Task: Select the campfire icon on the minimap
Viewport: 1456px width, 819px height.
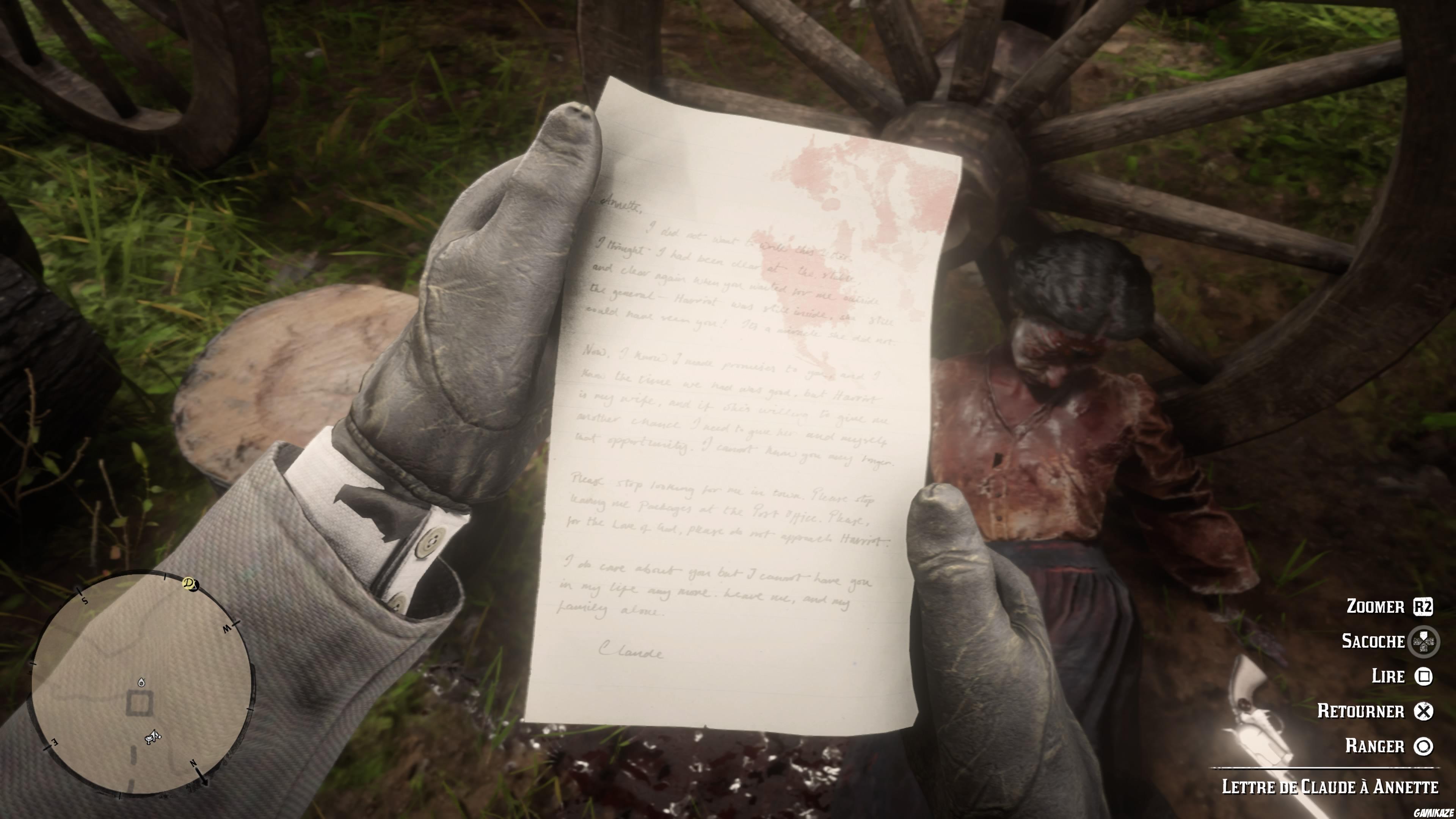Action: tap(142, 682)
